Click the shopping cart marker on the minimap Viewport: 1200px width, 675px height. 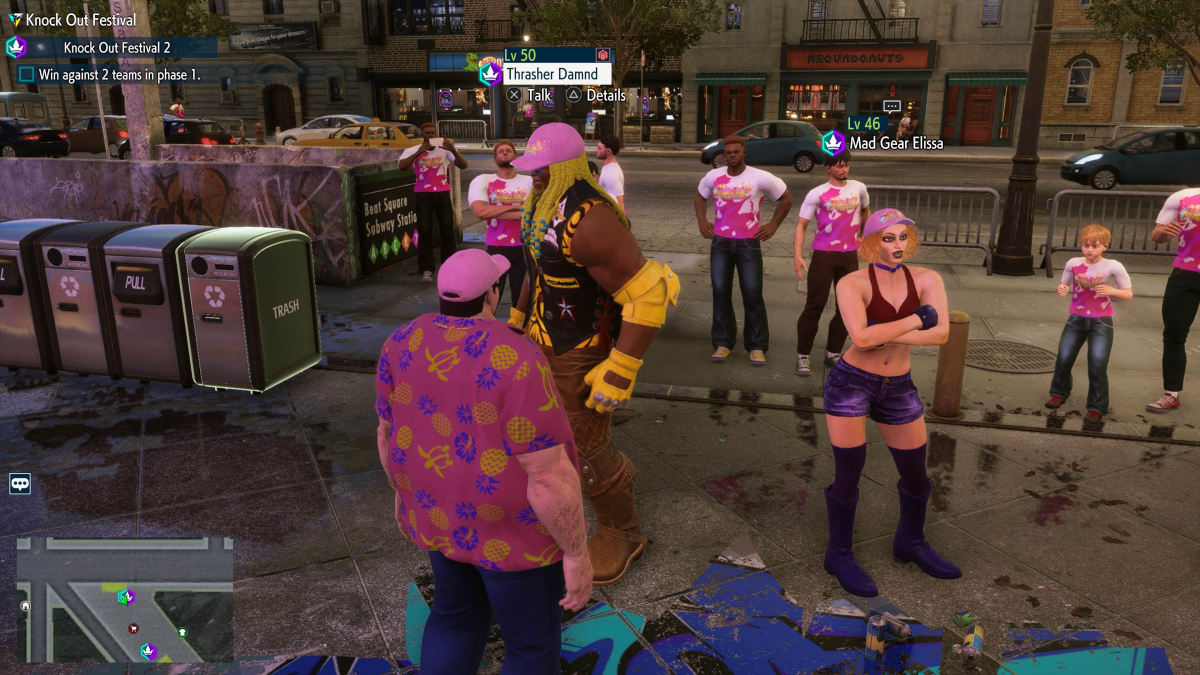coord(133,628)
